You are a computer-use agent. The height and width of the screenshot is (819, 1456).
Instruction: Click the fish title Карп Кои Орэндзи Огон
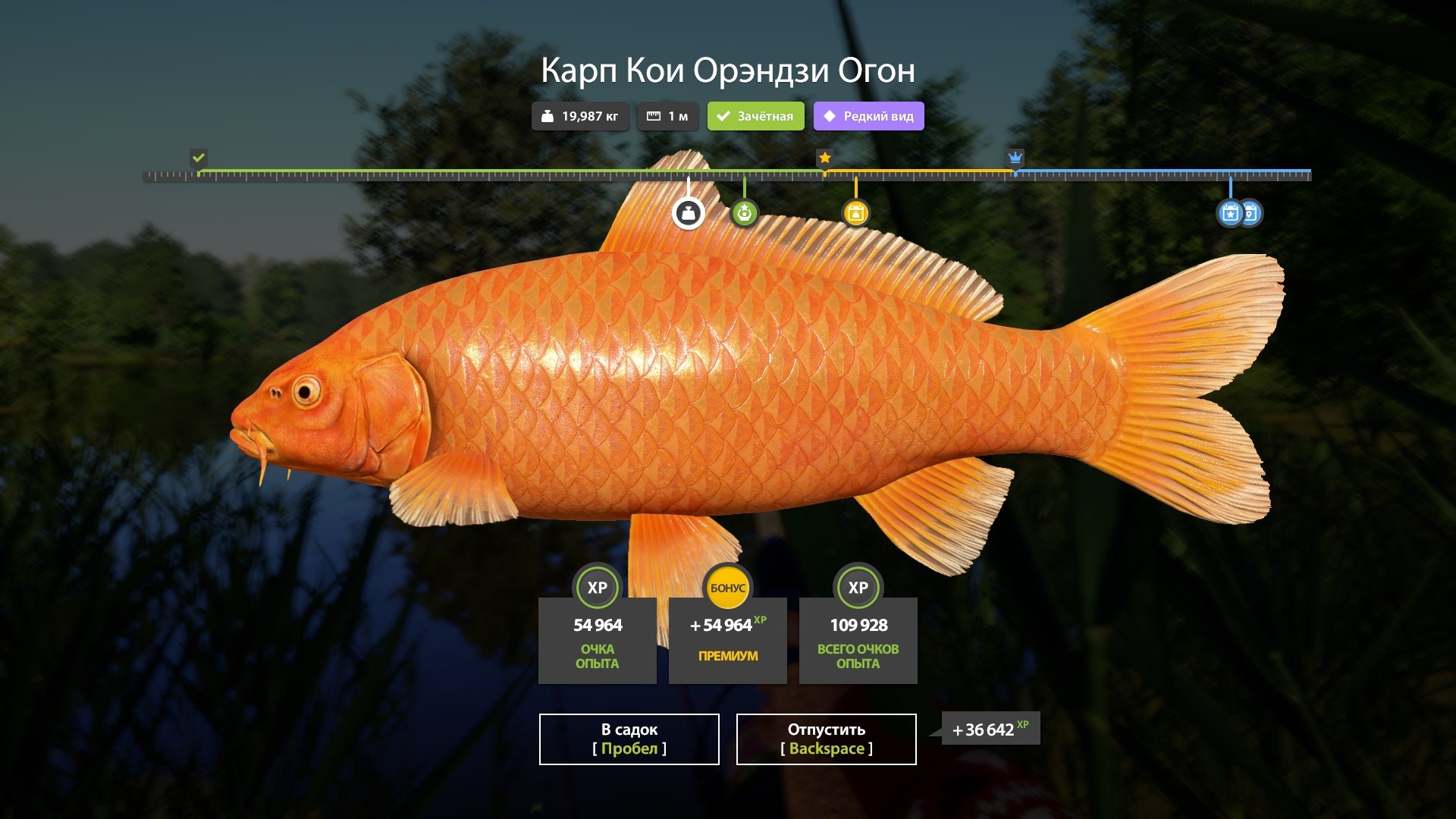728,71
